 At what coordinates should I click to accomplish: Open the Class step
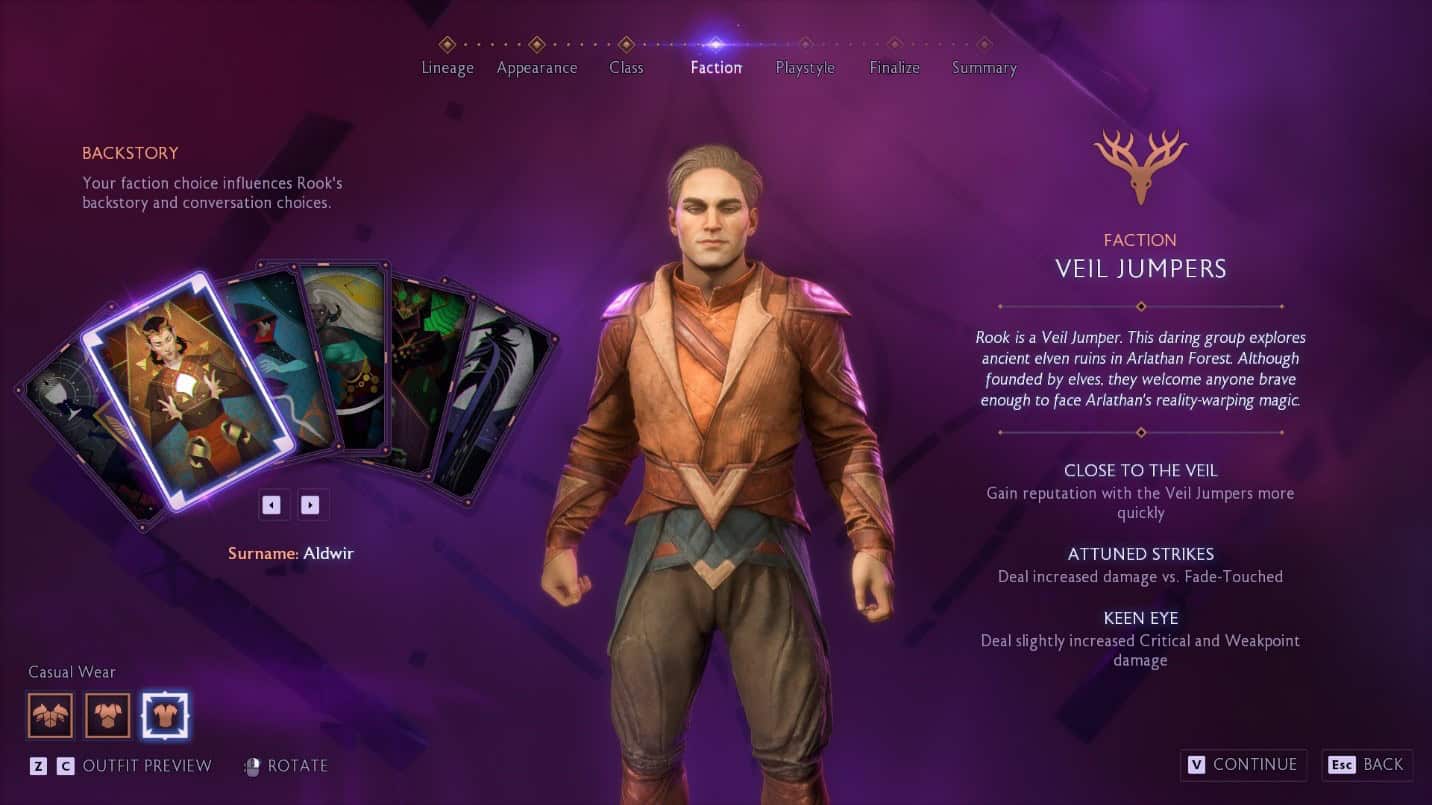tap(626, 66)
